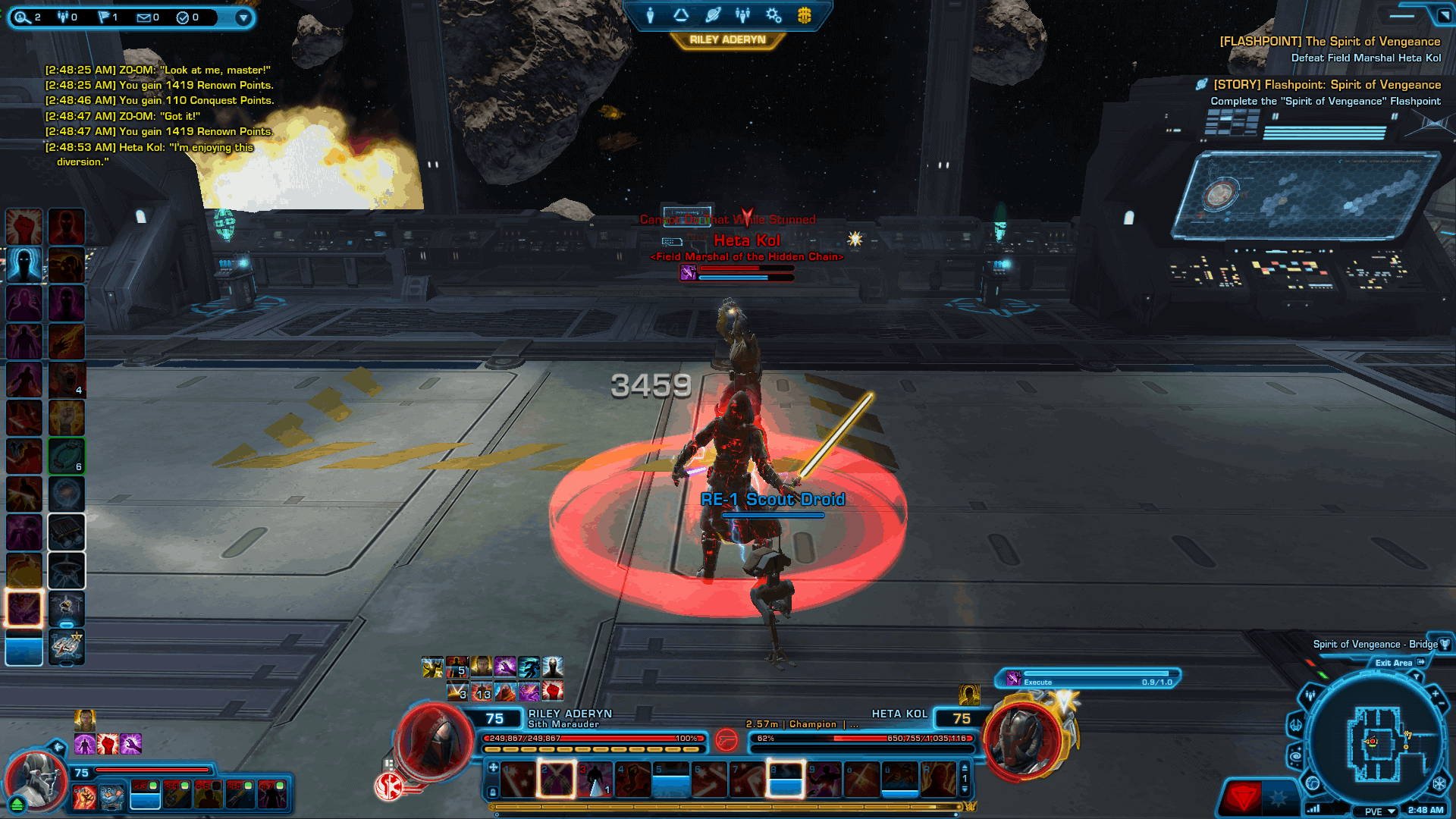Expand the social bar dropdown arrow top-left

(x=243, y=17)
